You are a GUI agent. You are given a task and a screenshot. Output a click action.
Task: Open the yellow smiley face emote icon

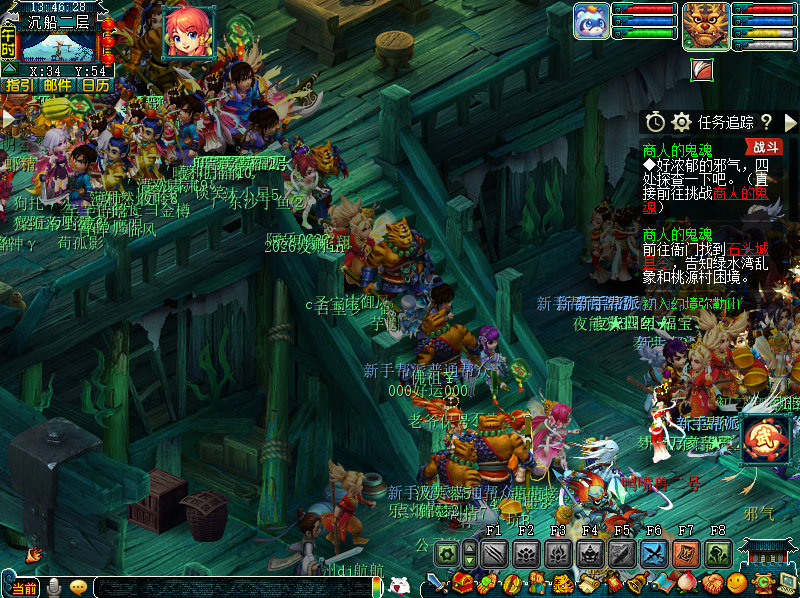738,583
